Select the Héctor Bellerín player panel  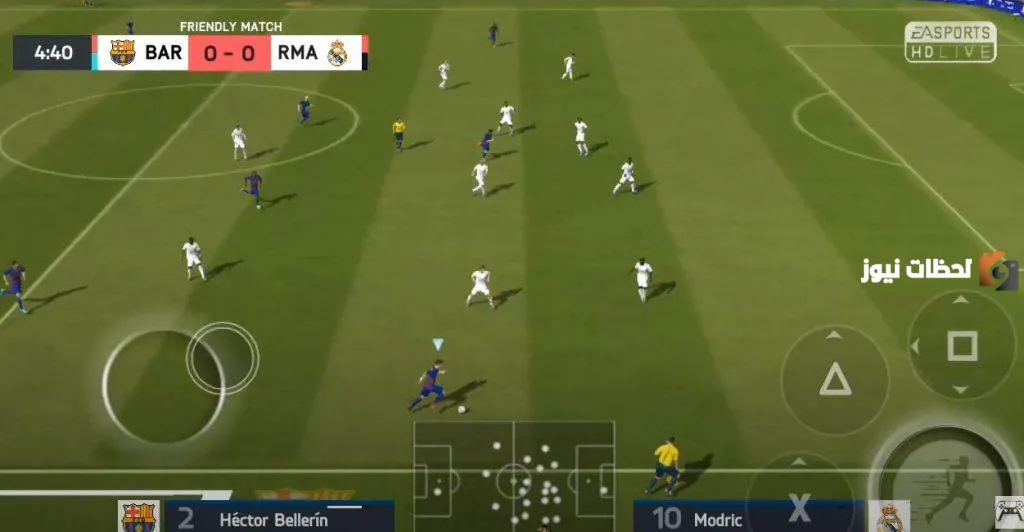[278, 518]
